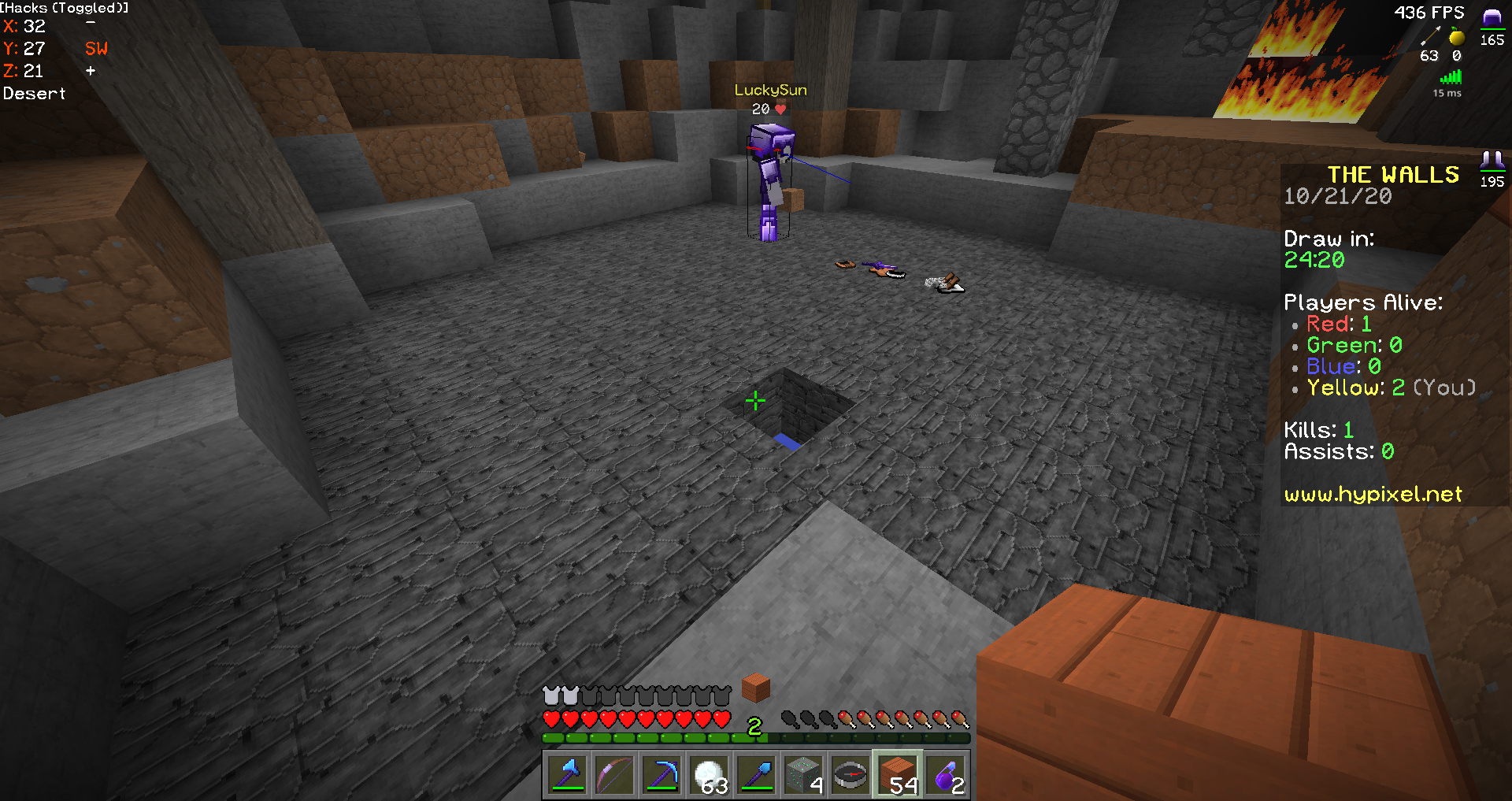Select the compass in the hotbar
This screenshot has width=1512, height=801.
click(x=850, y=775)
